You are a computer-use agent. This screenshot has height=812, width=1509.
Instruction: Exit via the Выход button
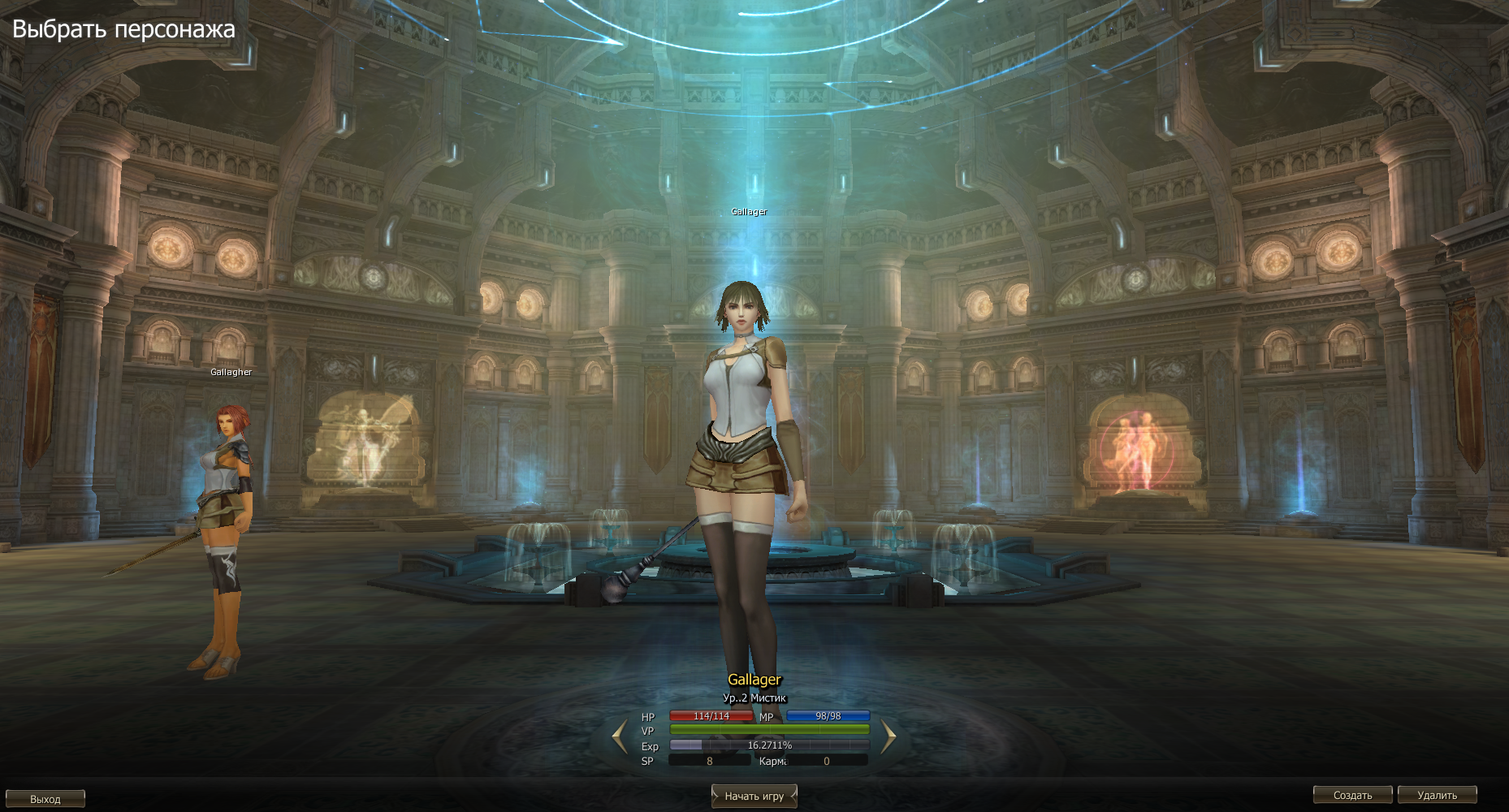[x=45, y=799]
